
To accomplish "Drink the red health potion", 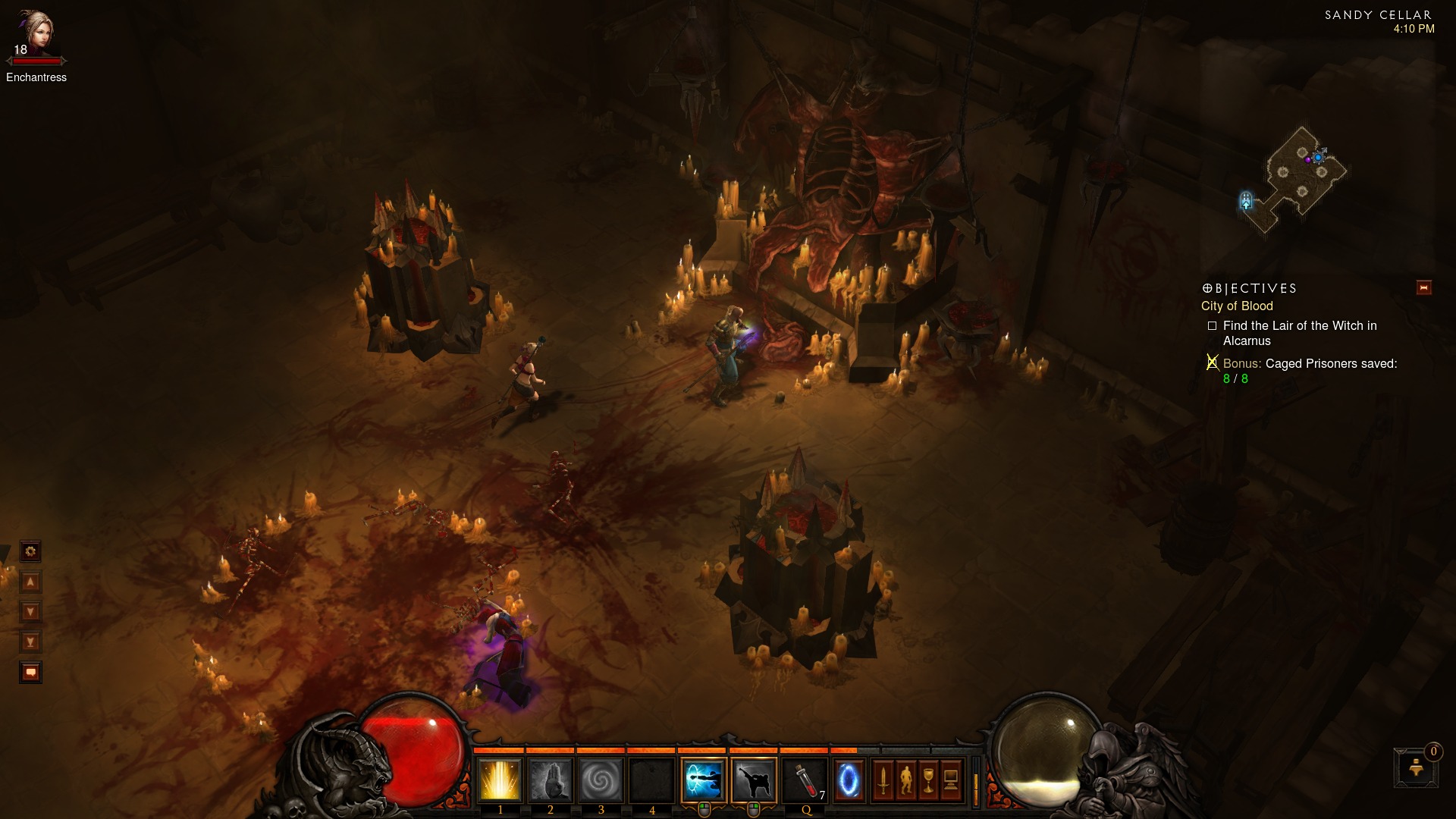I will coord(805,780).
